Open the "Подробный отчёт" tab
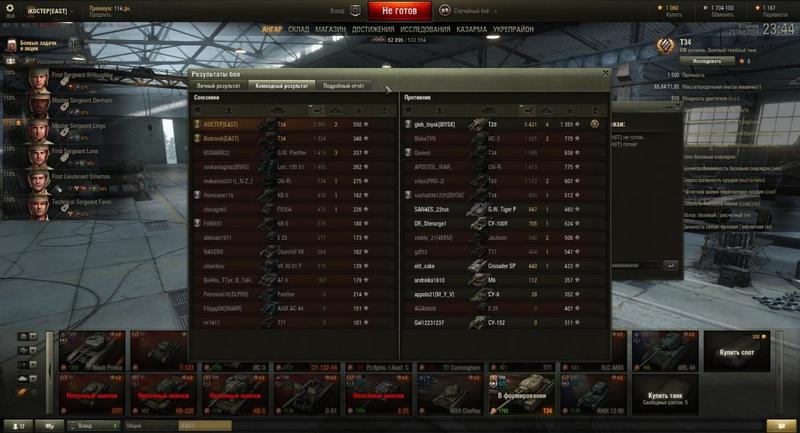This screenshot has width=800, height=433. (x=343, y=86)
